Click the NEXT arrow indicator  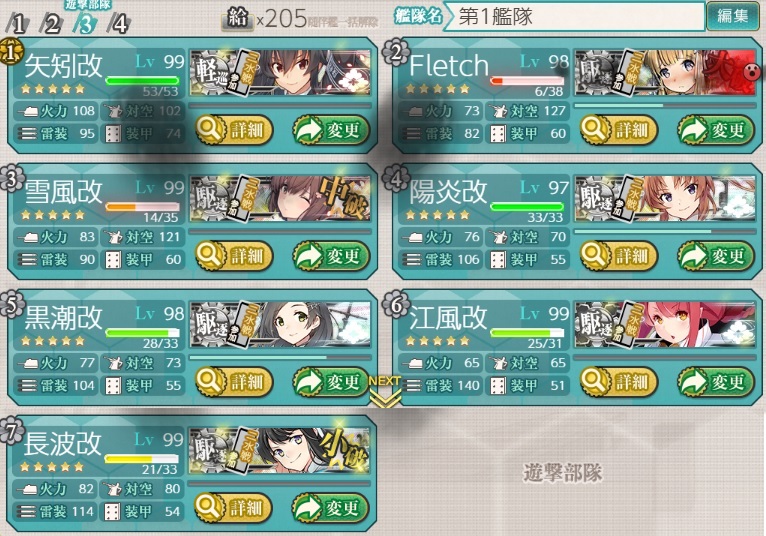384,390
